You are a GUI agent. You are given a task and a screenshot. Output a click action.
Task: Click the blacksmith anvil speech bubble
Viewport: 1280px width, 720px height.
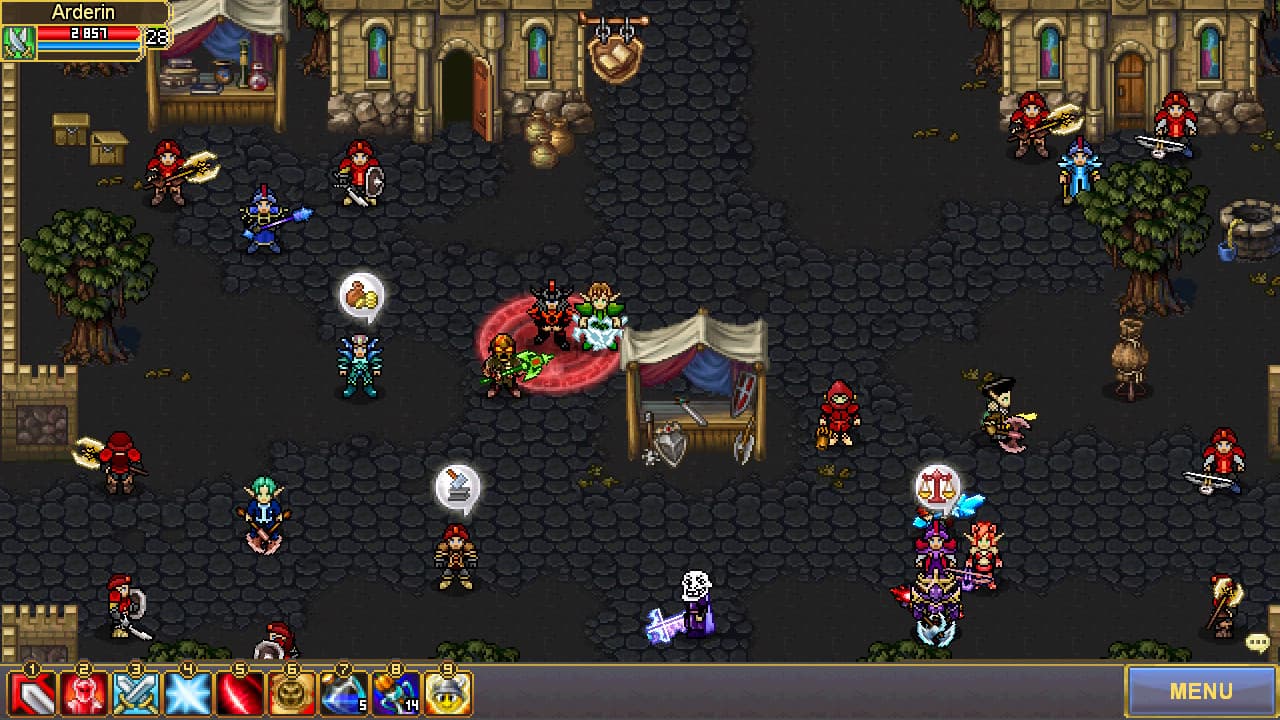point(457,484)
